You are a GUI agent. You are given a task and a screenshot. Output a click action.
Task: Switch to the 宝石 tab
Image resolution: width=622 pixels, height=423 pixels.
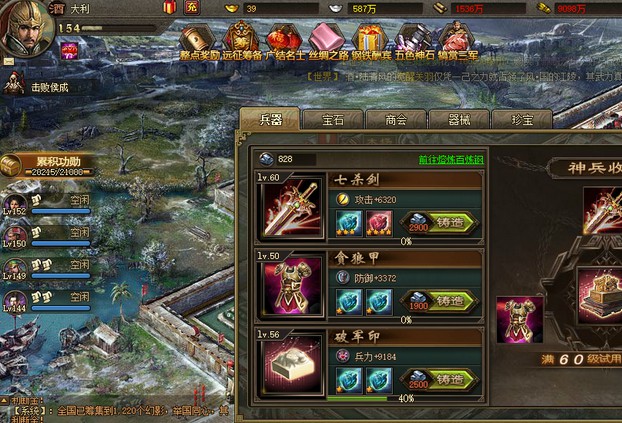(x=331, y=119)
